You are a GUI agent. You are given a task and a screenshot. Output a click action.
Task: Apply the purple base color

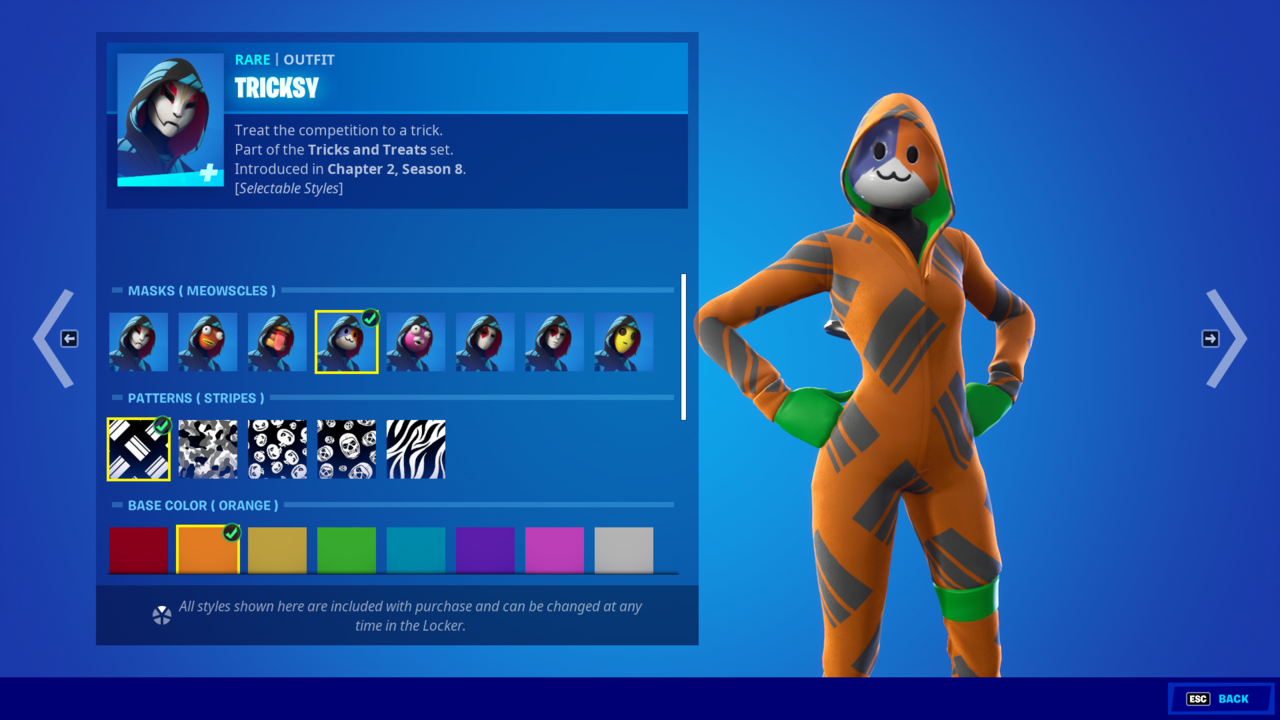coord(485,550)
